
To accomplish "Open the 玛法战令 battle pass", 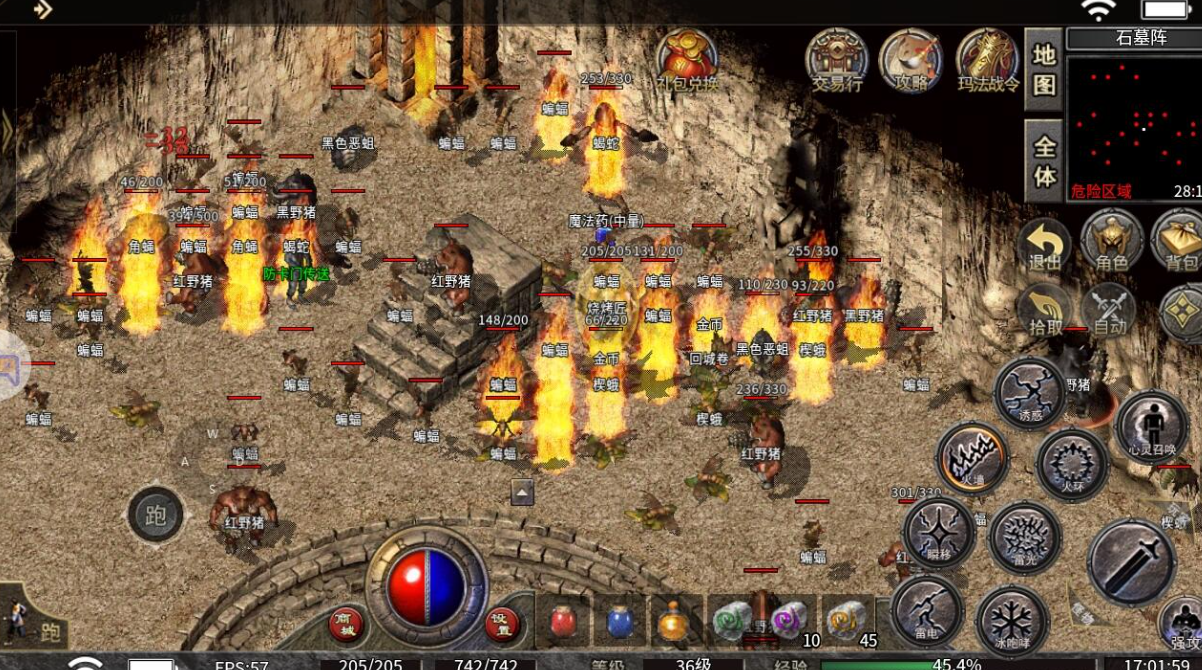I will coord(988,59).
